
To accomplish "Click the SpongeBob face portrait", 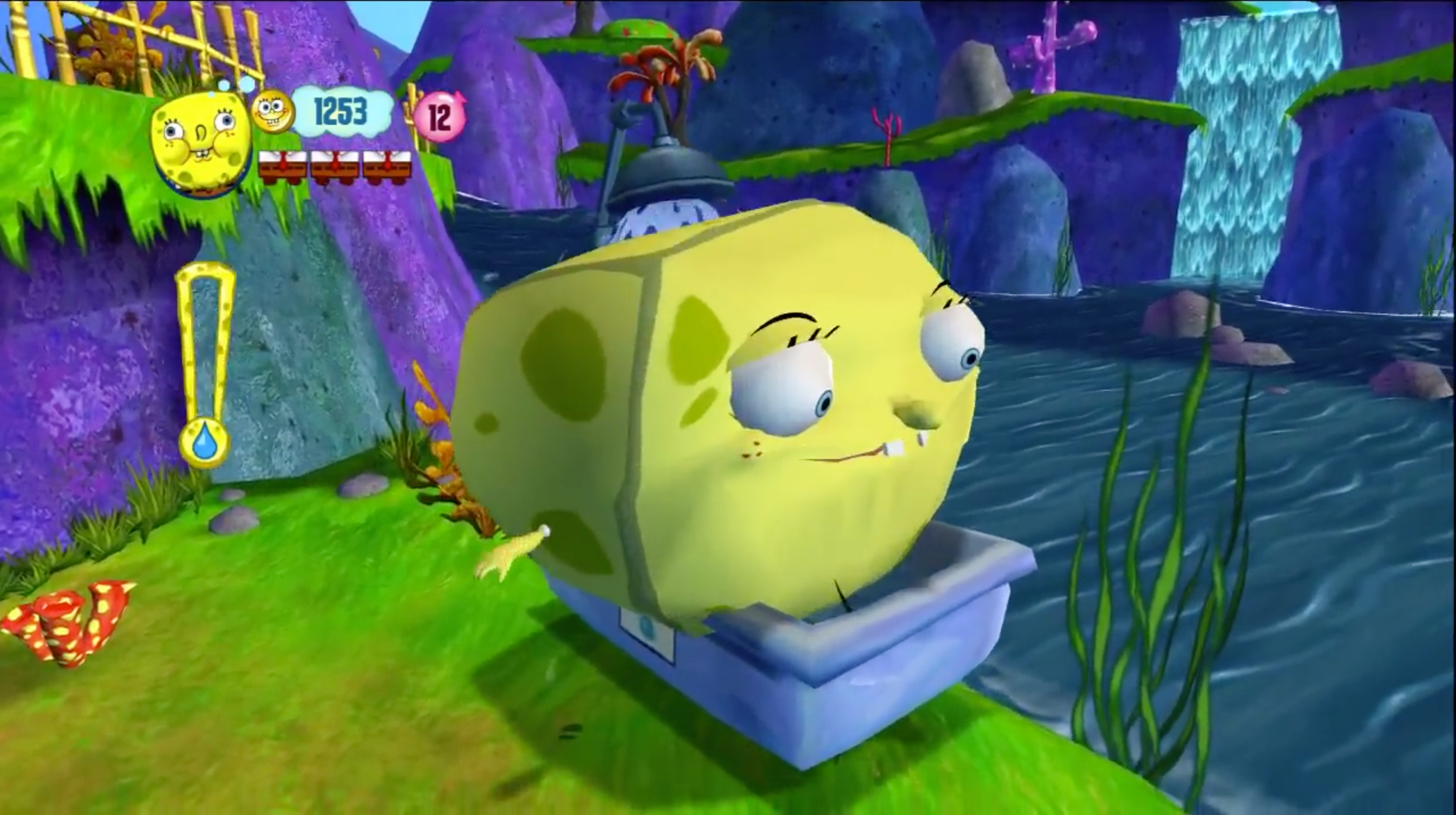I will pos(201,144).
